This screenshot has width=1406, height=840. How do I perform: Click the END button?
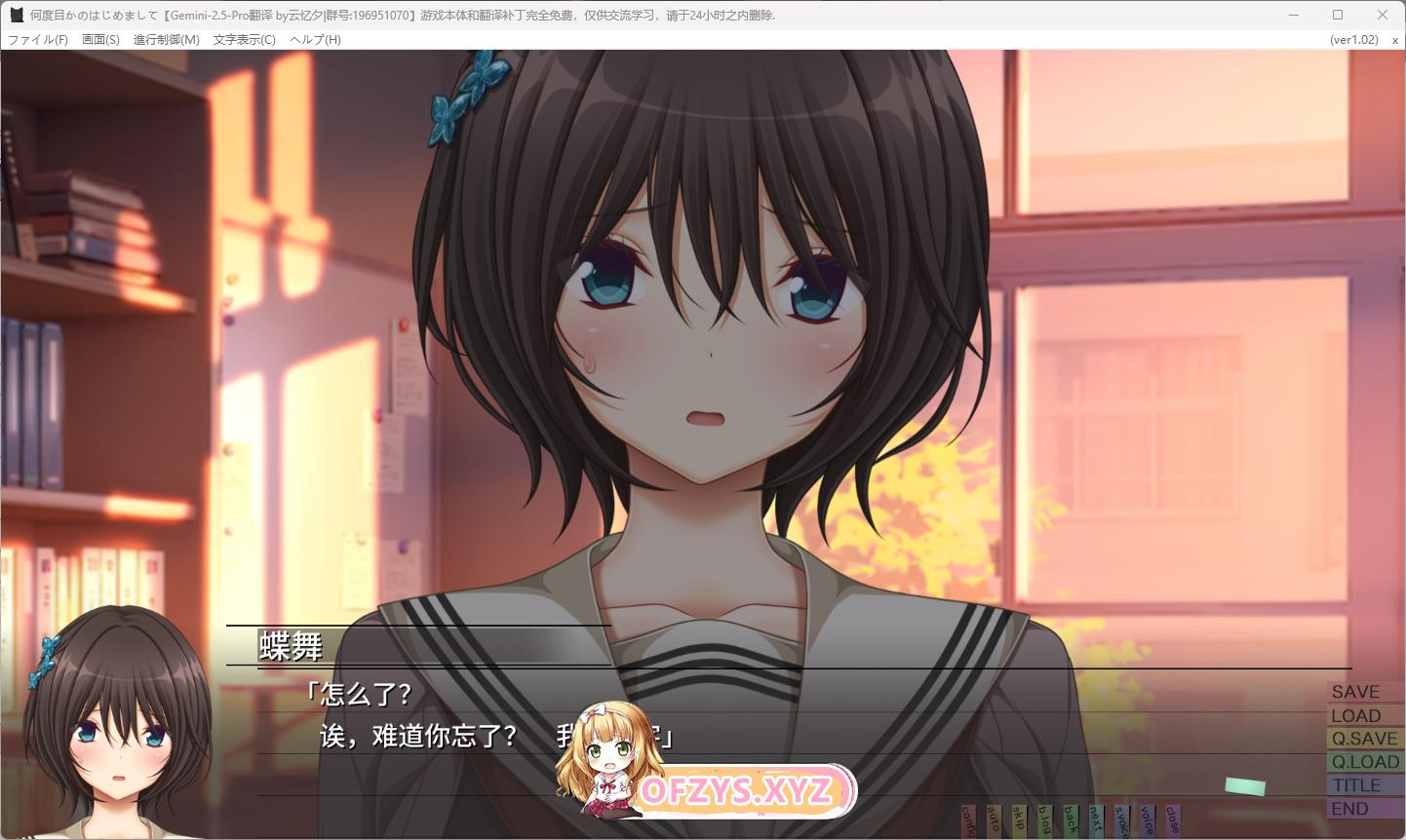click(x=1350, y=809)
